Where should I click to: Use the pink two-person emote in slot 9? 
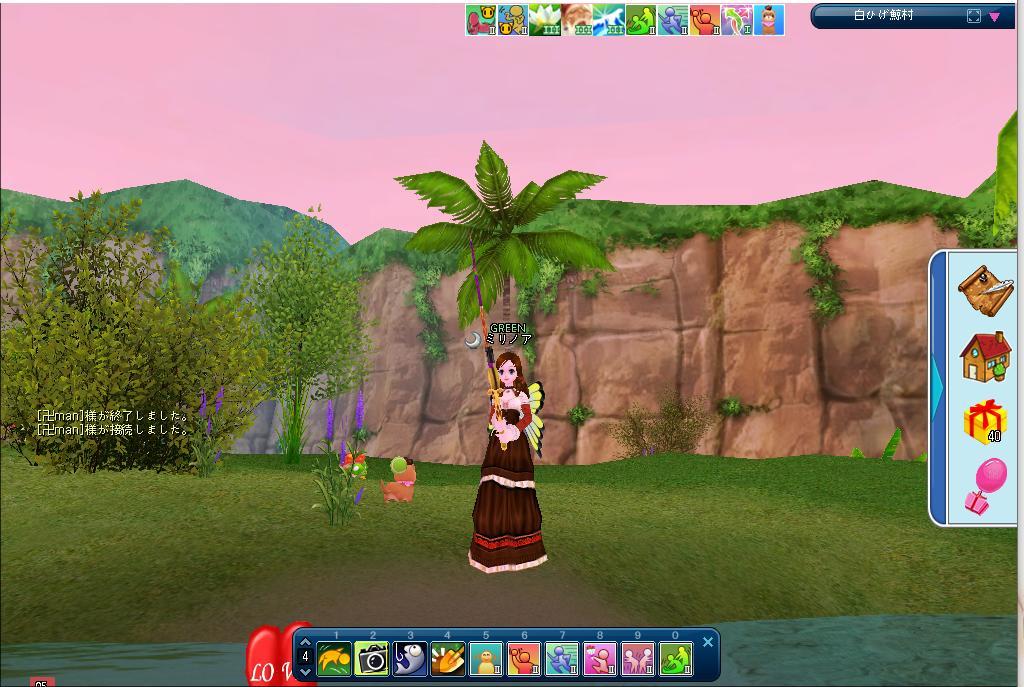click(x=638, y=659)
